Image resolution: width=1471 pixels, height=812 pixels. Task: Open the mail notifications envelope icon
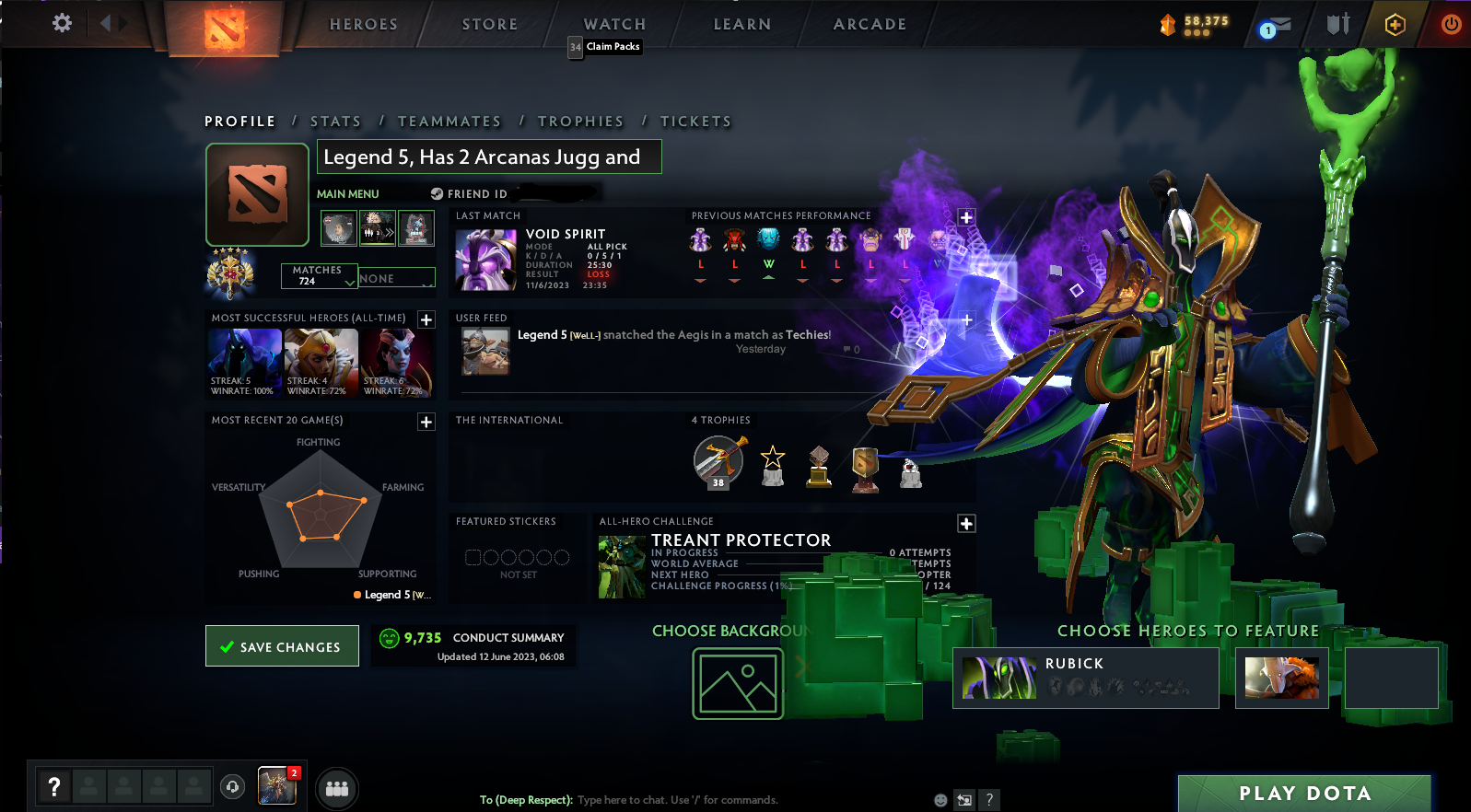tap(1276, 25)
